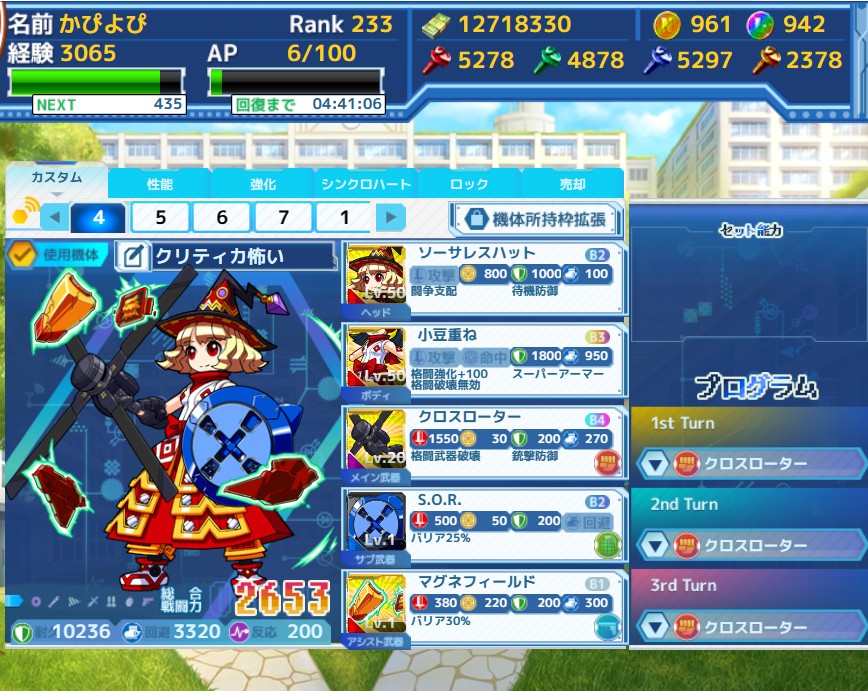Image resolution: width=868 pixels, height=691 pixels.
Task: Choose unit slot number 6
Action: coord(222,217)
